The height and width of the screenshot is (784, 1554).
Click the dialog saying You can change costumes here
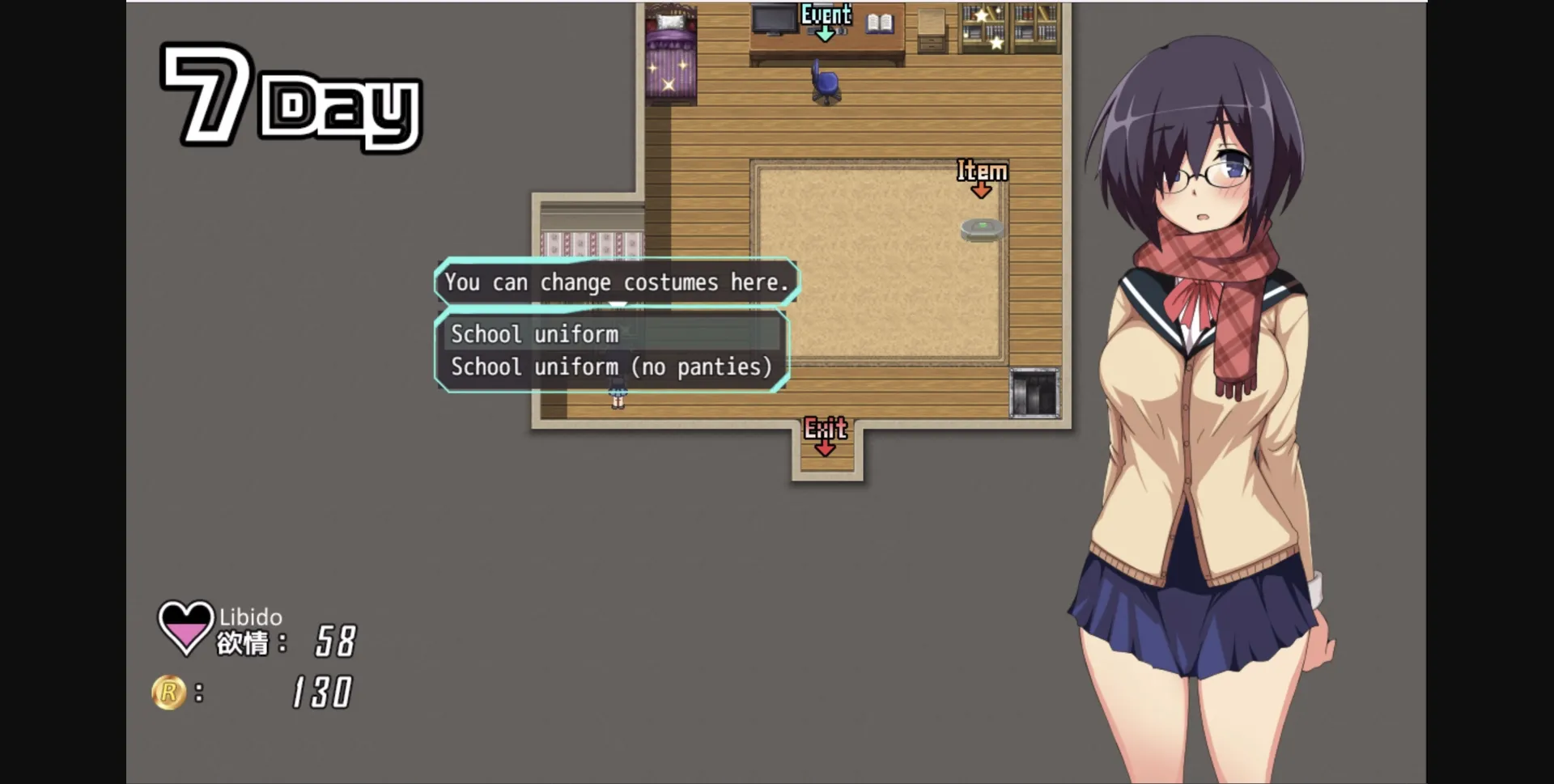click(x=618, y=282)
